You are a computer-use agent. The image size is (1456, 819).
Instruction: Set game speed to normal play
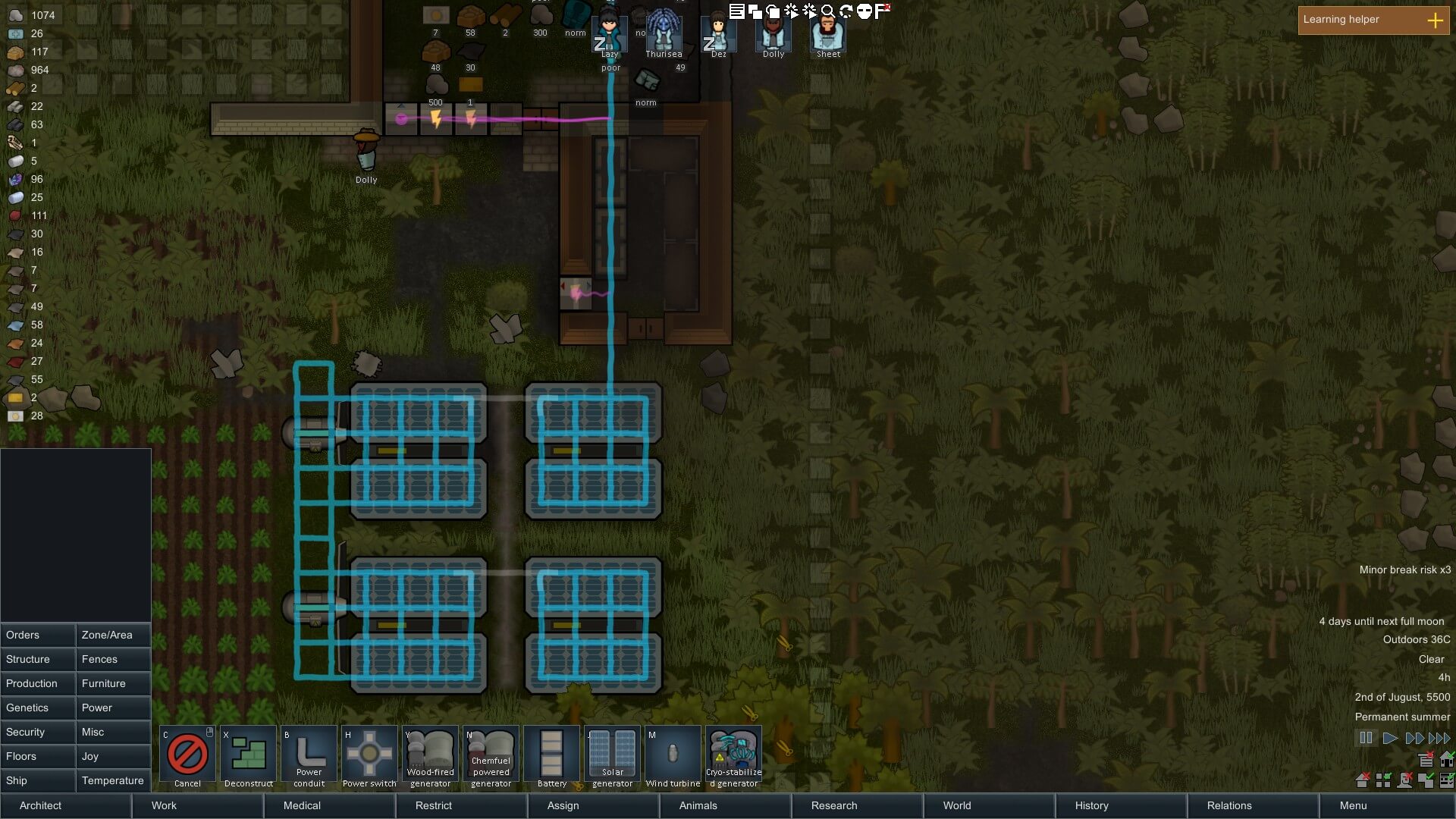(x=1390, y=738)
